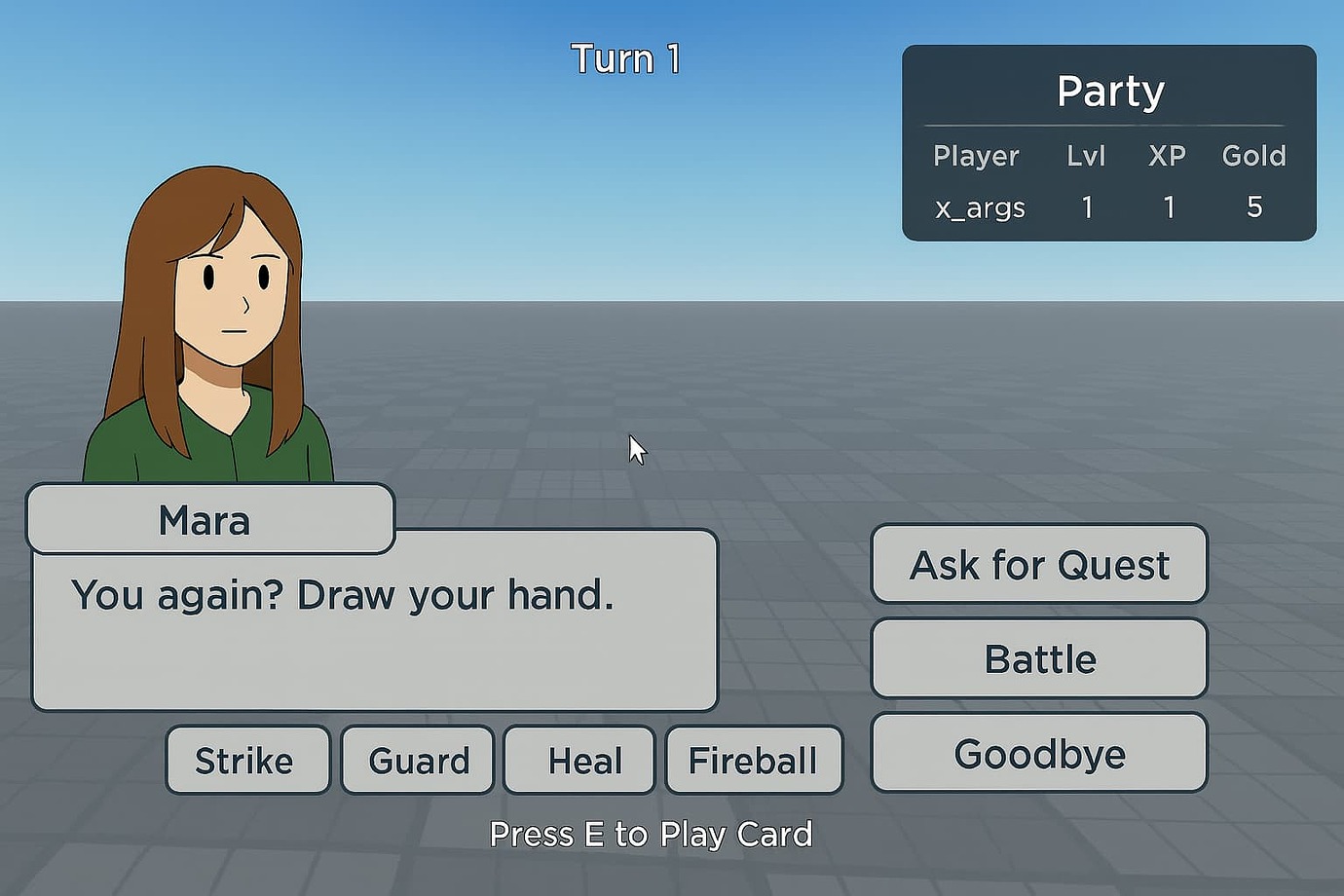Click the Press E to Play Card hint

tap(652, 835)
